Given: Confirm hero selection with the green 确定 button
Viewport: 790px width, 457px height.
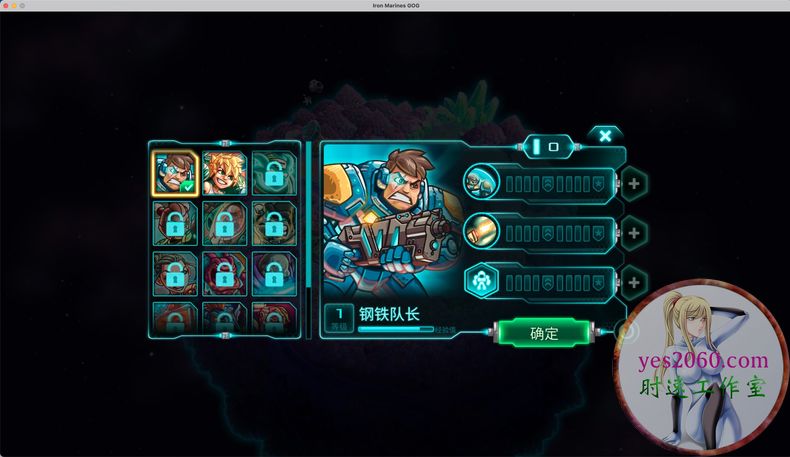Looking at the screenshot, I should [544, 333].
